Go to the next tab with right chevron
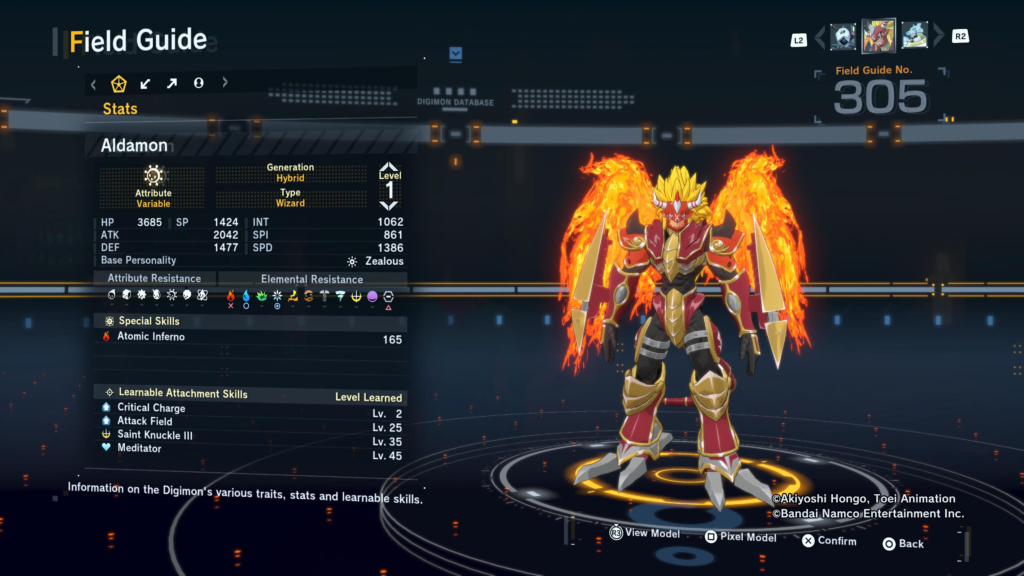 coord(225,83)
